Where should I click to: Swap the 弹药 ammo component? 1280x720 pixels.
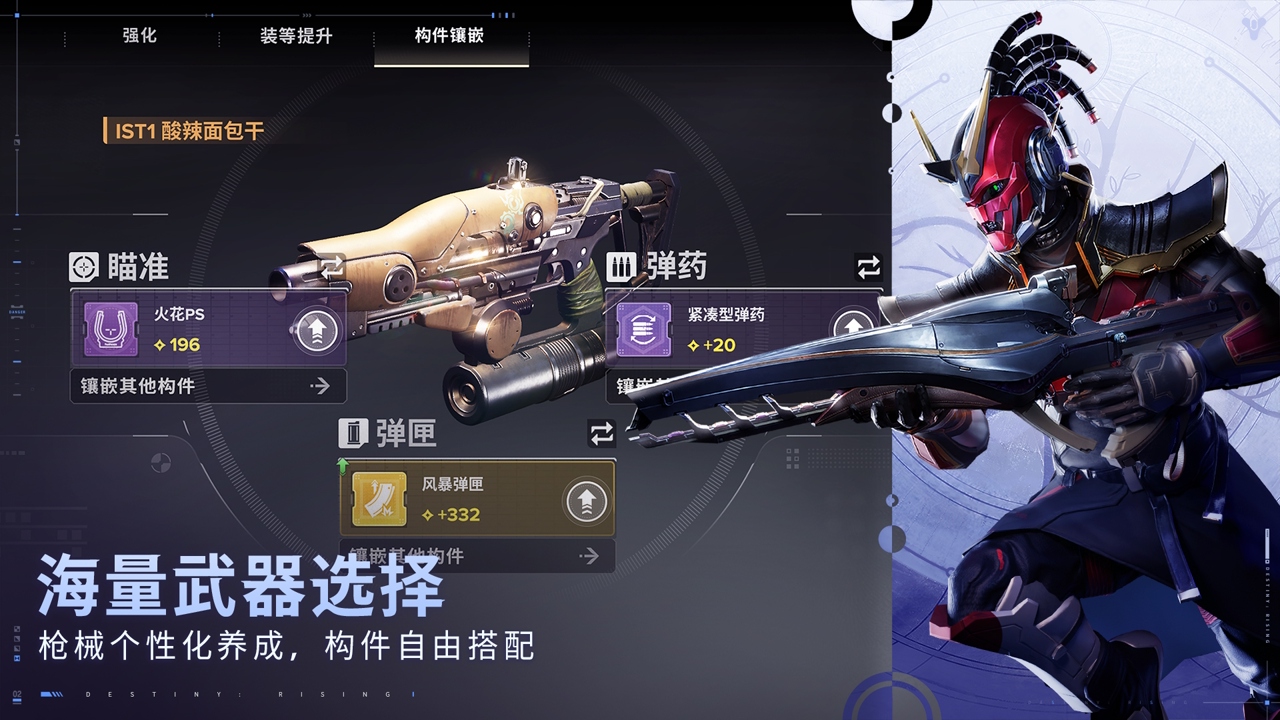click(868, 267)
